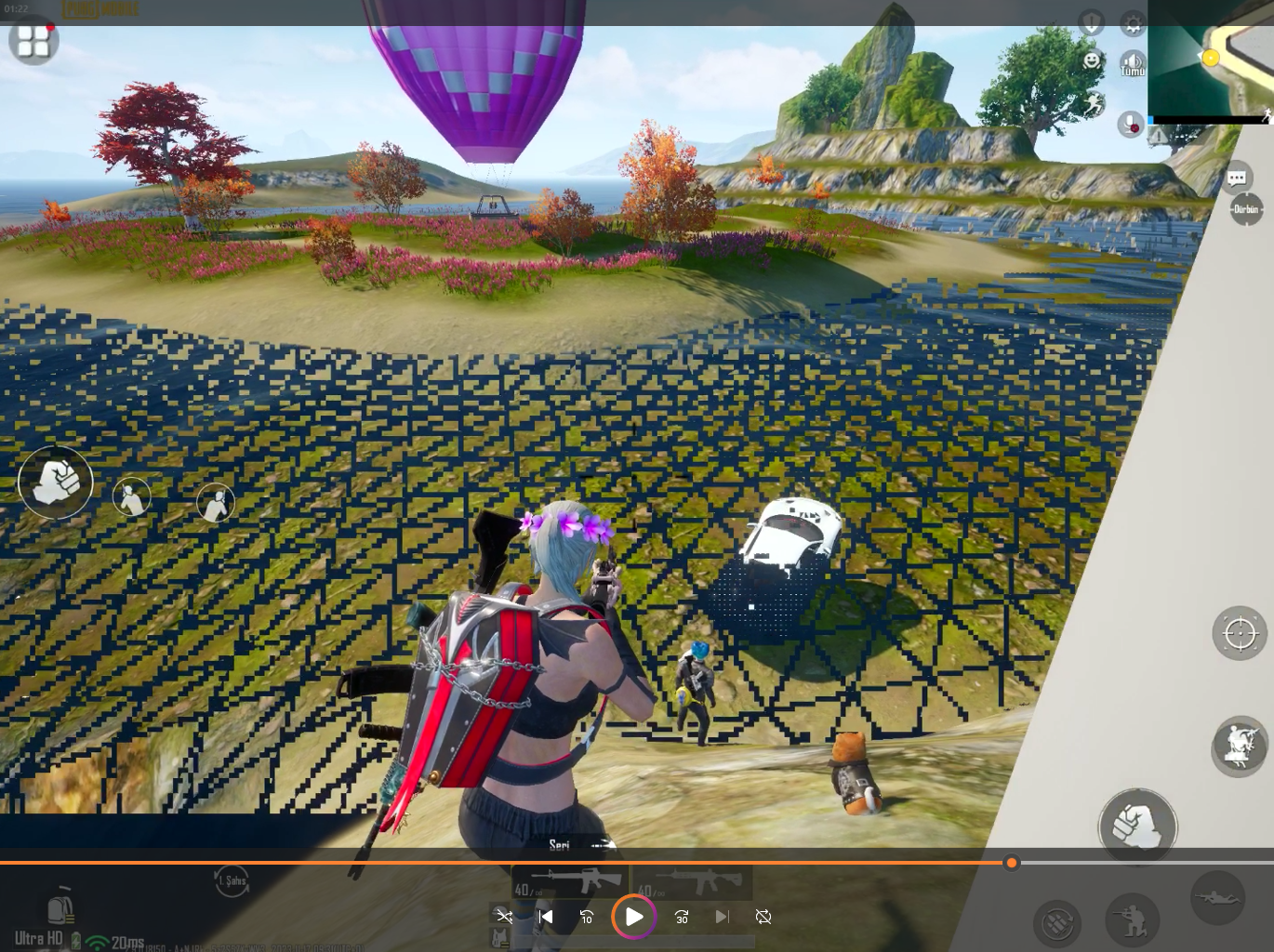
Task: Switch camera with the 1. Şahıs toggle
Action: (x=231, y=880)
